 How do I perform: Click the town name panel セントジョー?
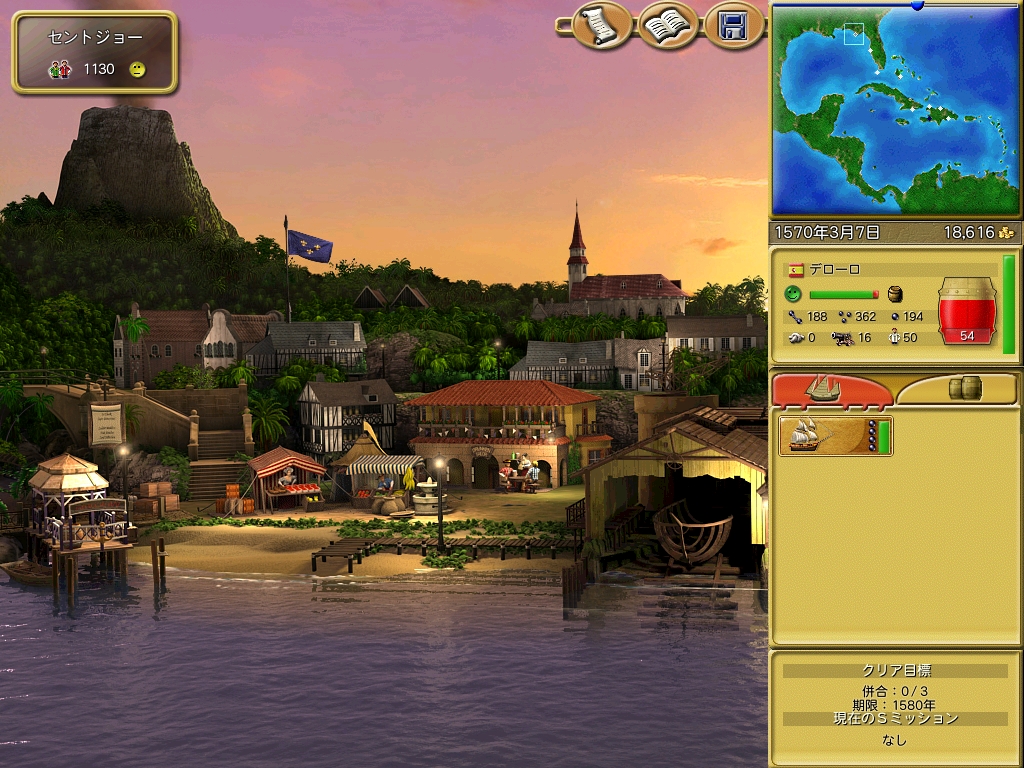pyautogui.click(x=95, y=51)
